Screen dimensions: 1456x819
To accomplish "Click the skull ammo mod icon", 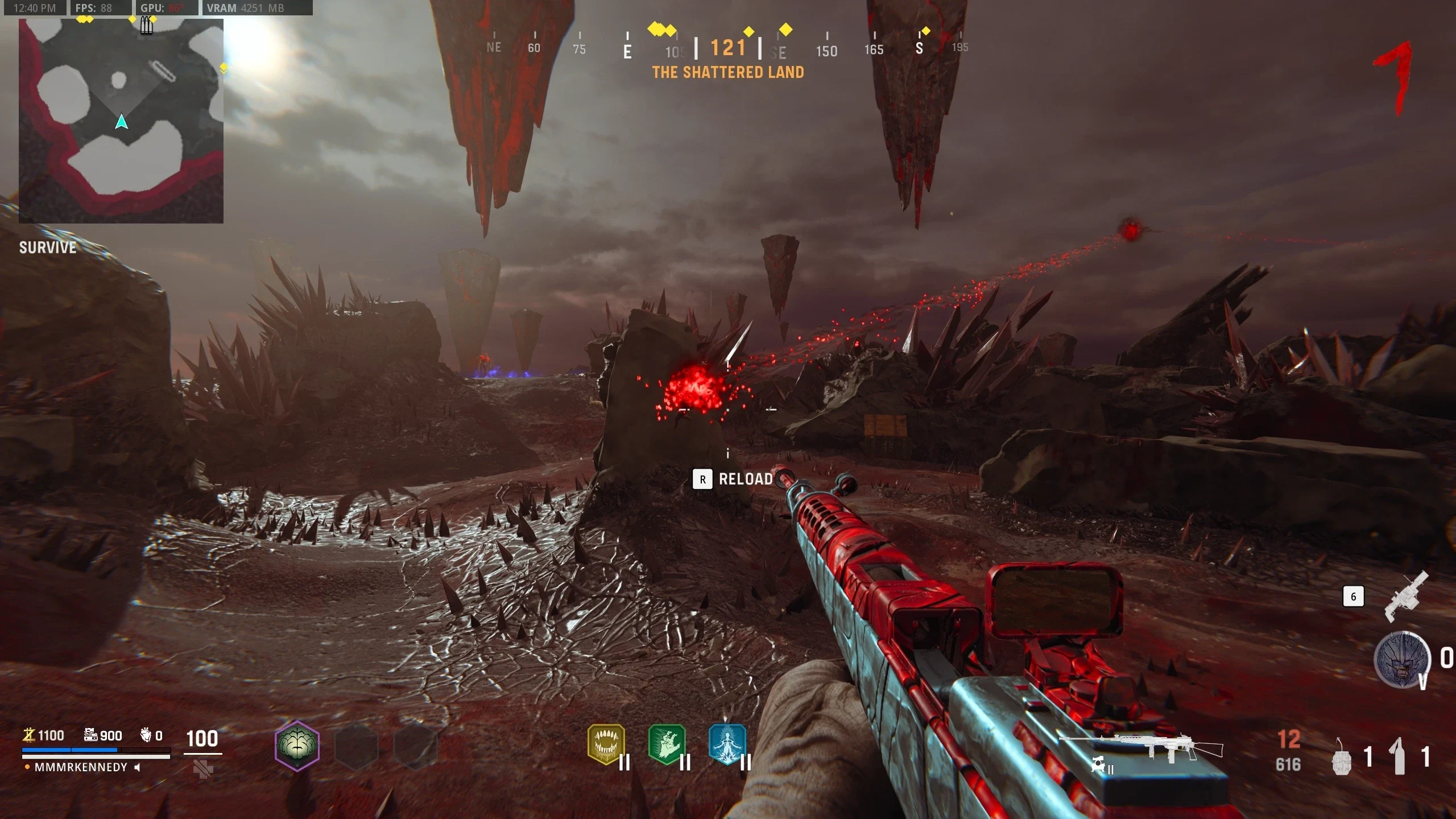I will pos(1098,765).
